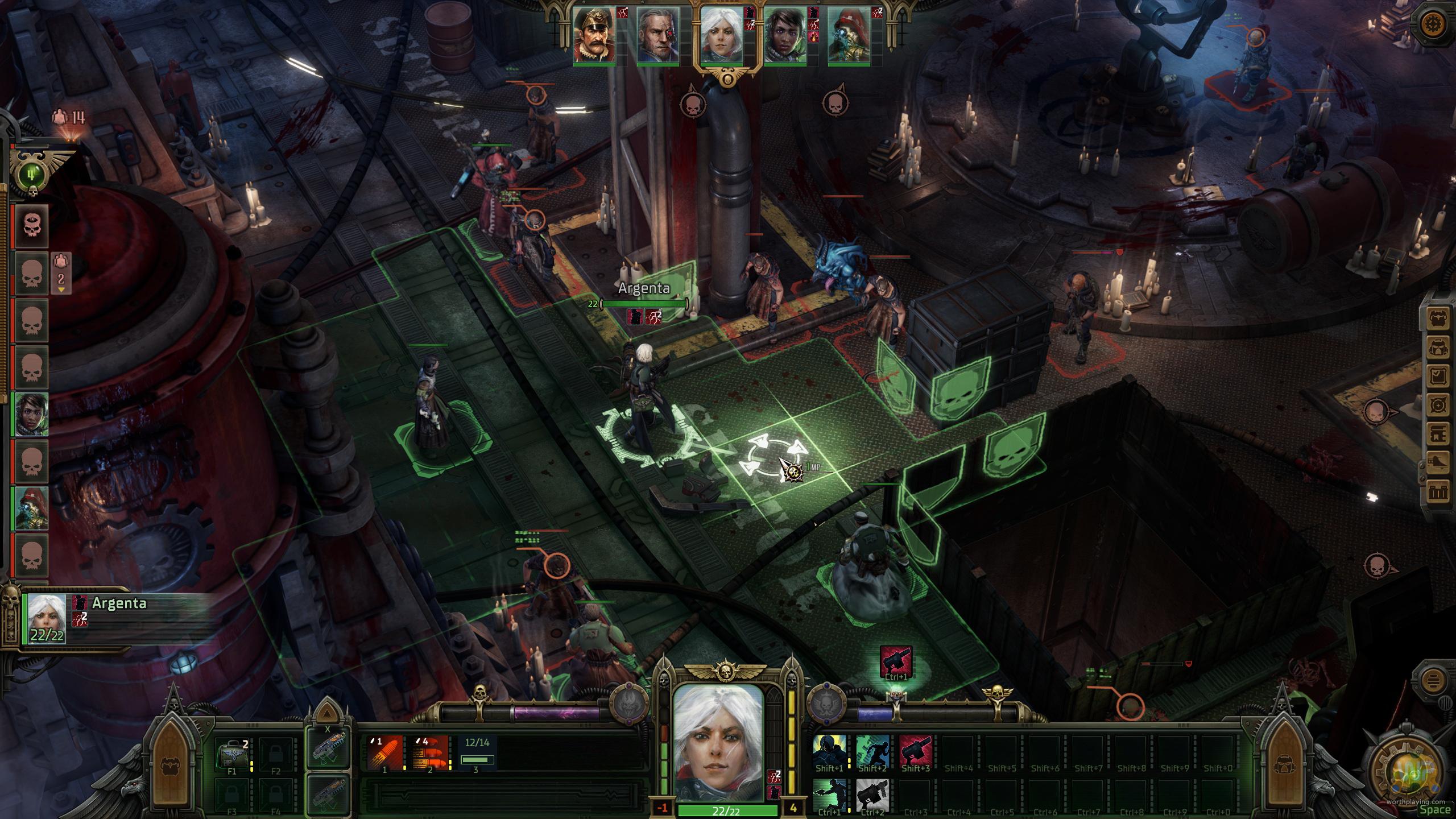Viewport: 1456px width, 819px height.
Task: Select the grey-haired cyborg-eye companion portrait
Action: pos(657,35)
